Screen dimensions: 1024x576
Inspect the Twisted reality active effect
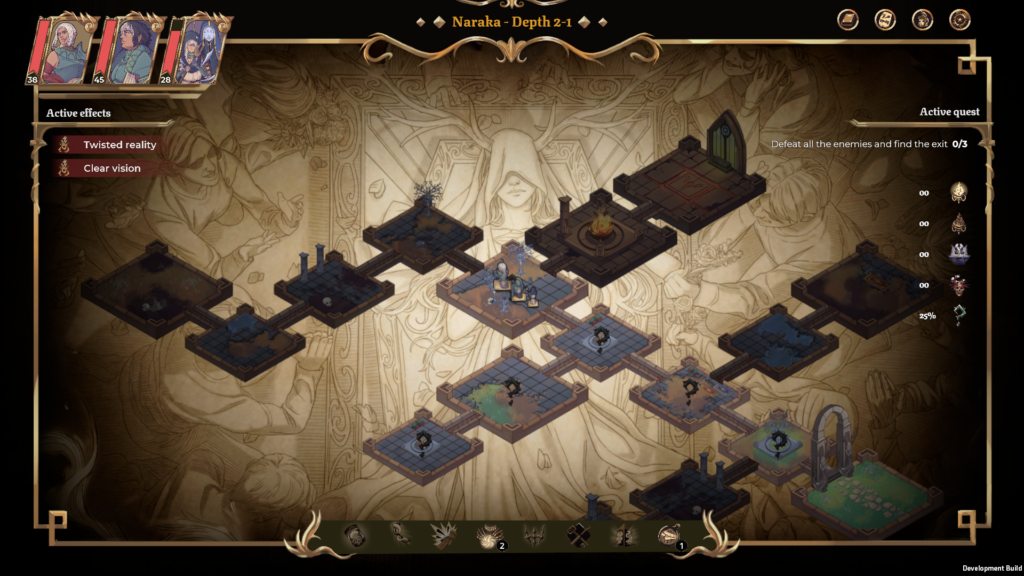[x=119, y=145]
